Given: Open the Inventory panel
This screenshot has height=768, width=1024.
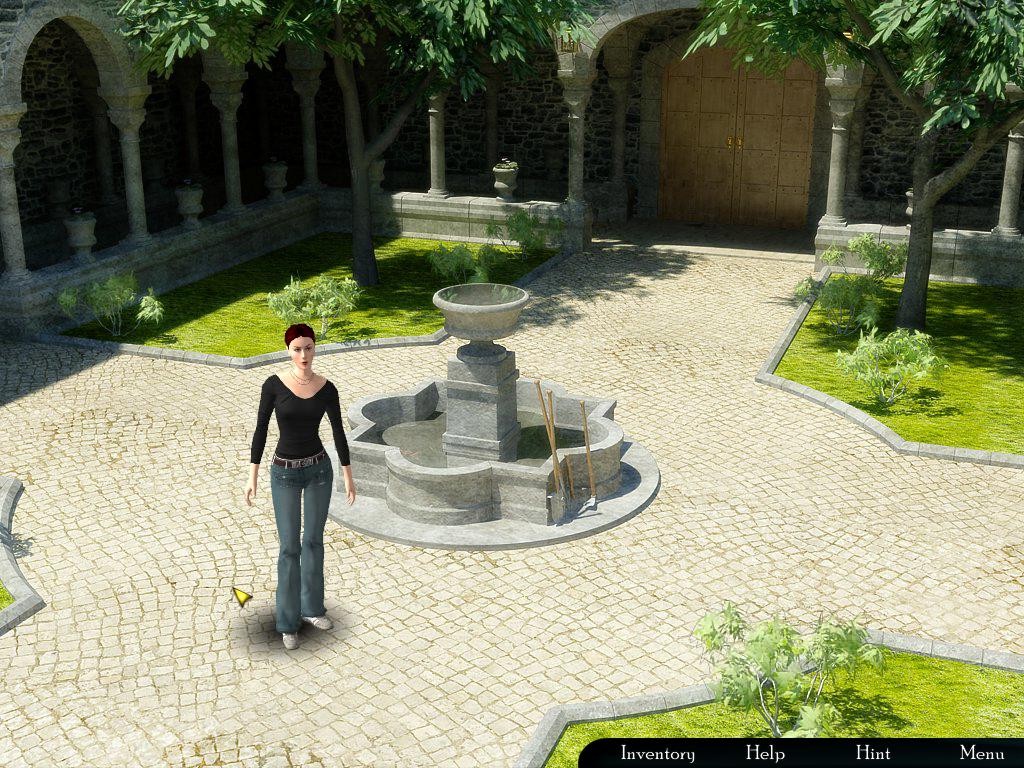Looking at the screenshot, I should 657,753.
